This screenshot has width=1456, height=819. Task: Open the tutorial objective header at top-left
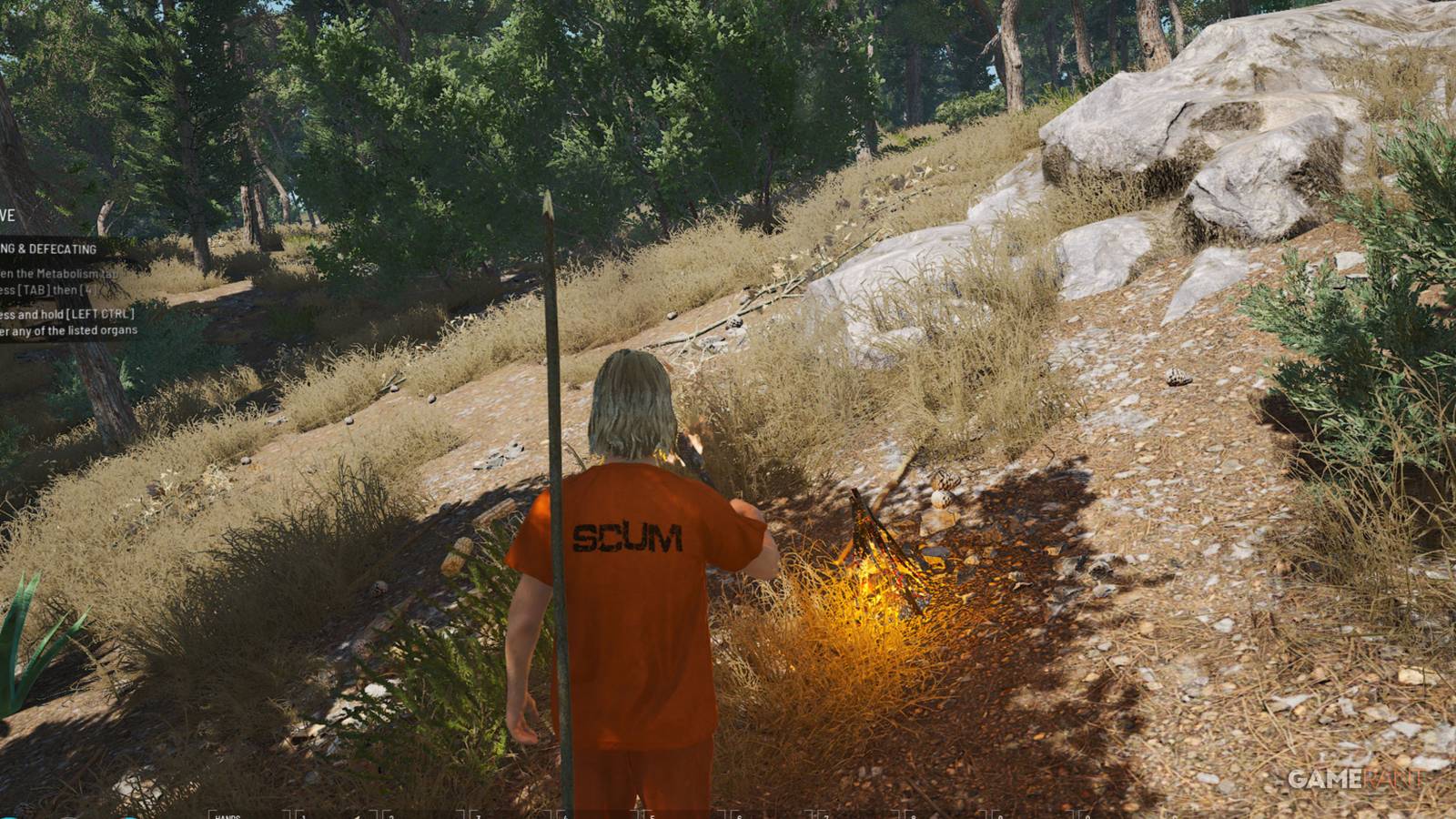coord(7,216)
